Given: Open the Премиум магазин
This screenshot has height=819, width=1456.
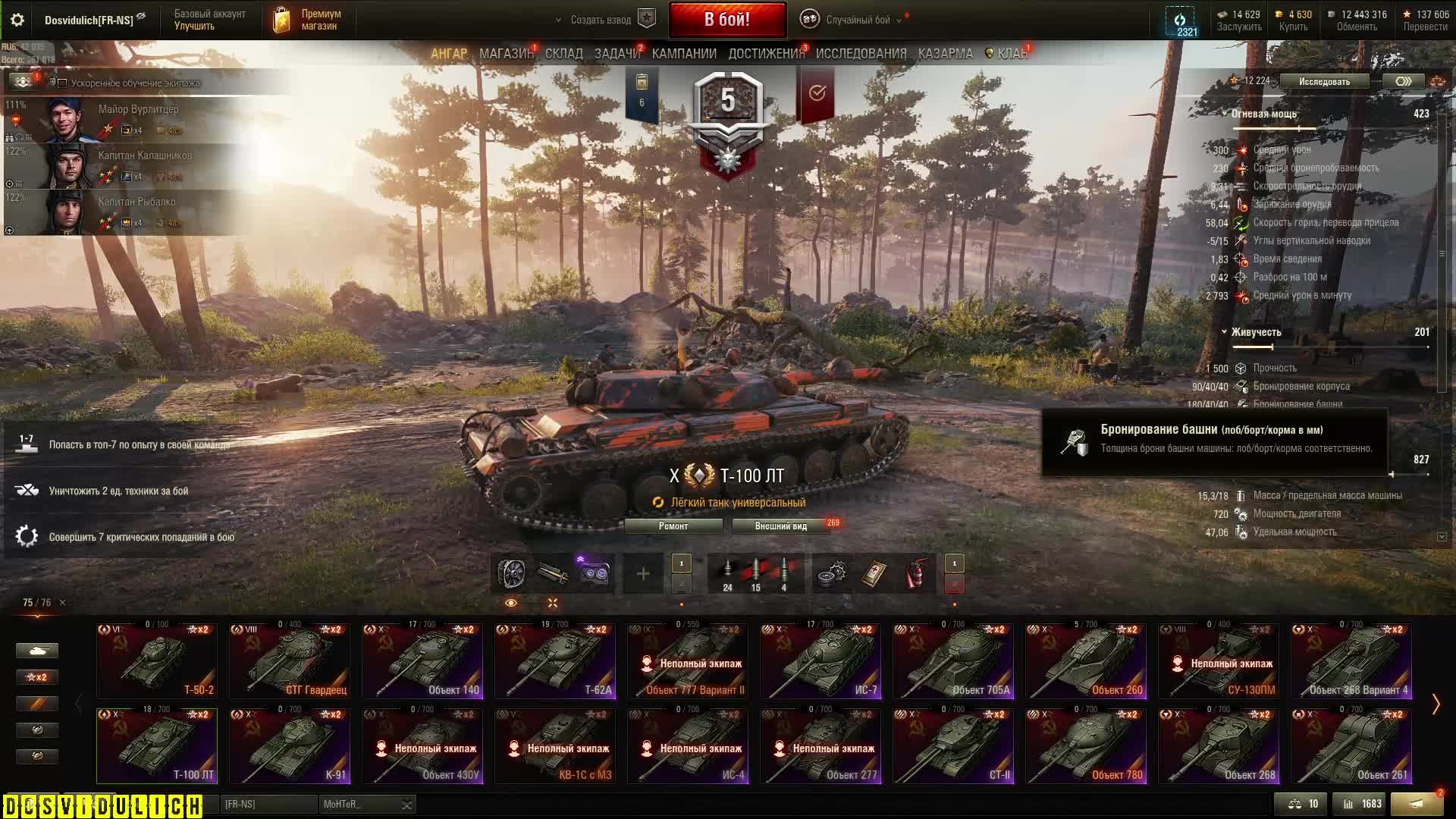Looking at the screenshot, I should (x=307, y=20).
